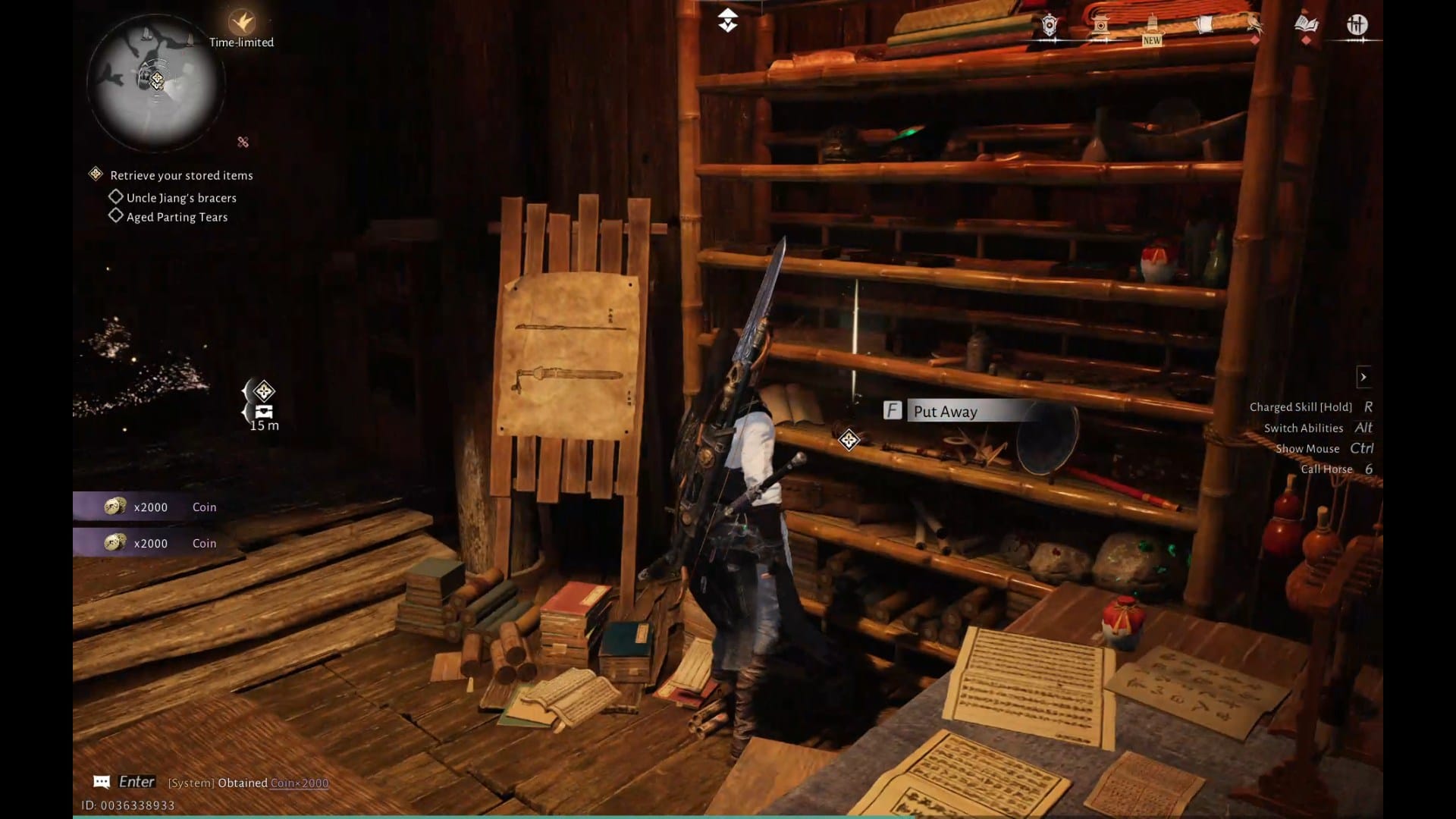Screen dimensions: 1456x819
Task: Select the 'Retrieve your stored items' quest tracker
Action: (181, 175)
